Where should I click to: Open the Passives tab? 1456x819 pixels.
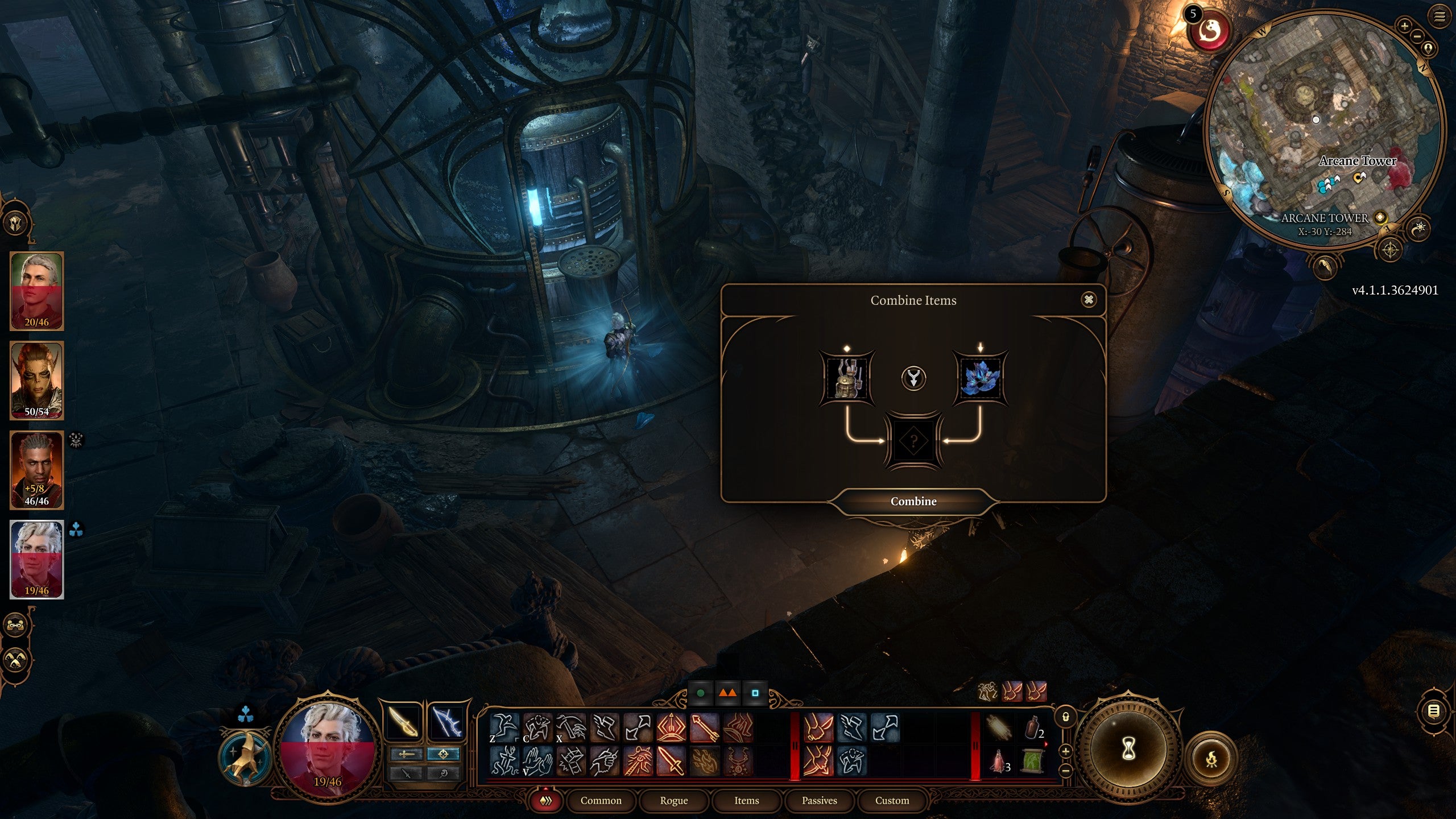click(819, 800)
